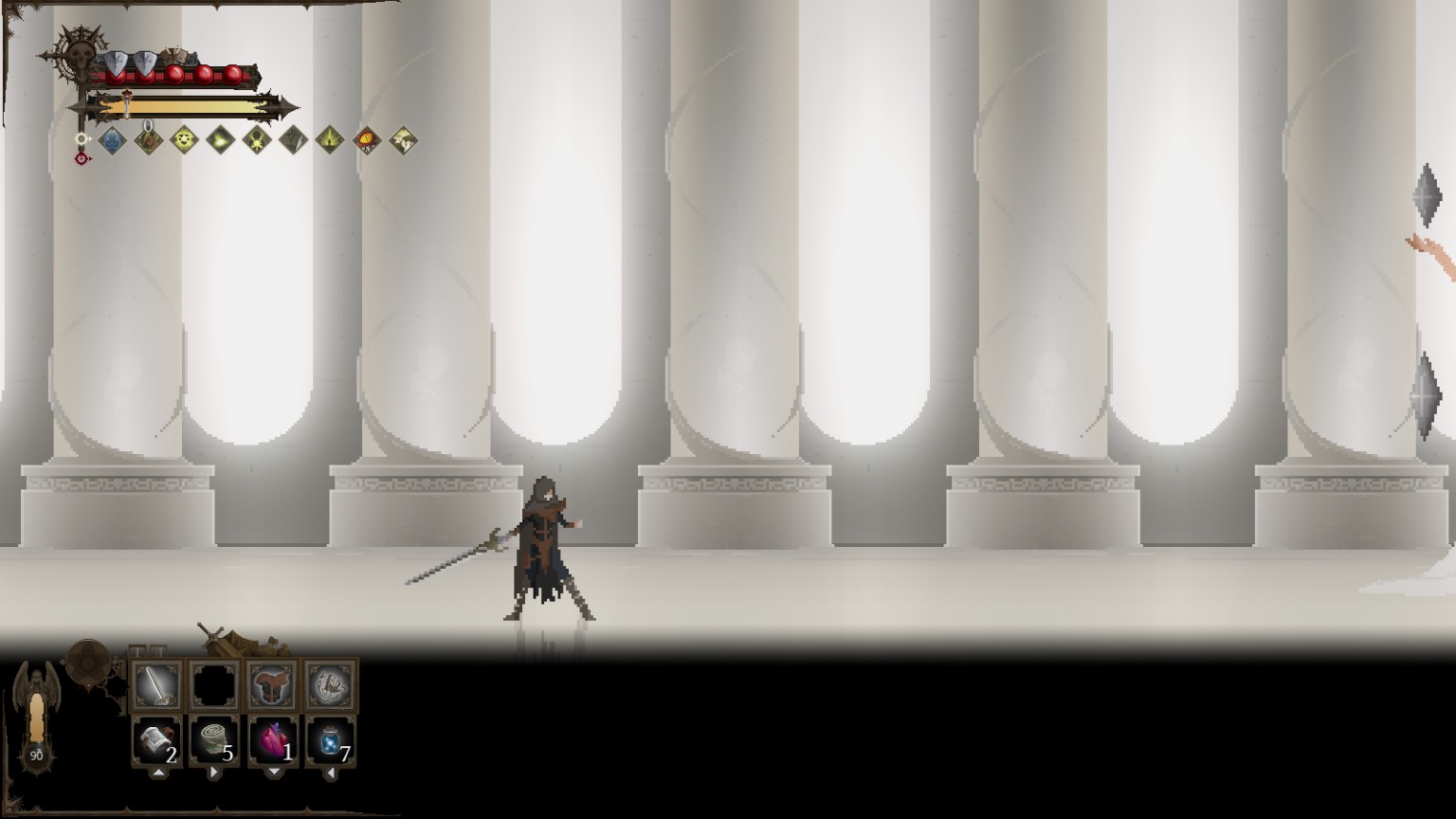Inspect the orange eye status icon

[366, 141]
